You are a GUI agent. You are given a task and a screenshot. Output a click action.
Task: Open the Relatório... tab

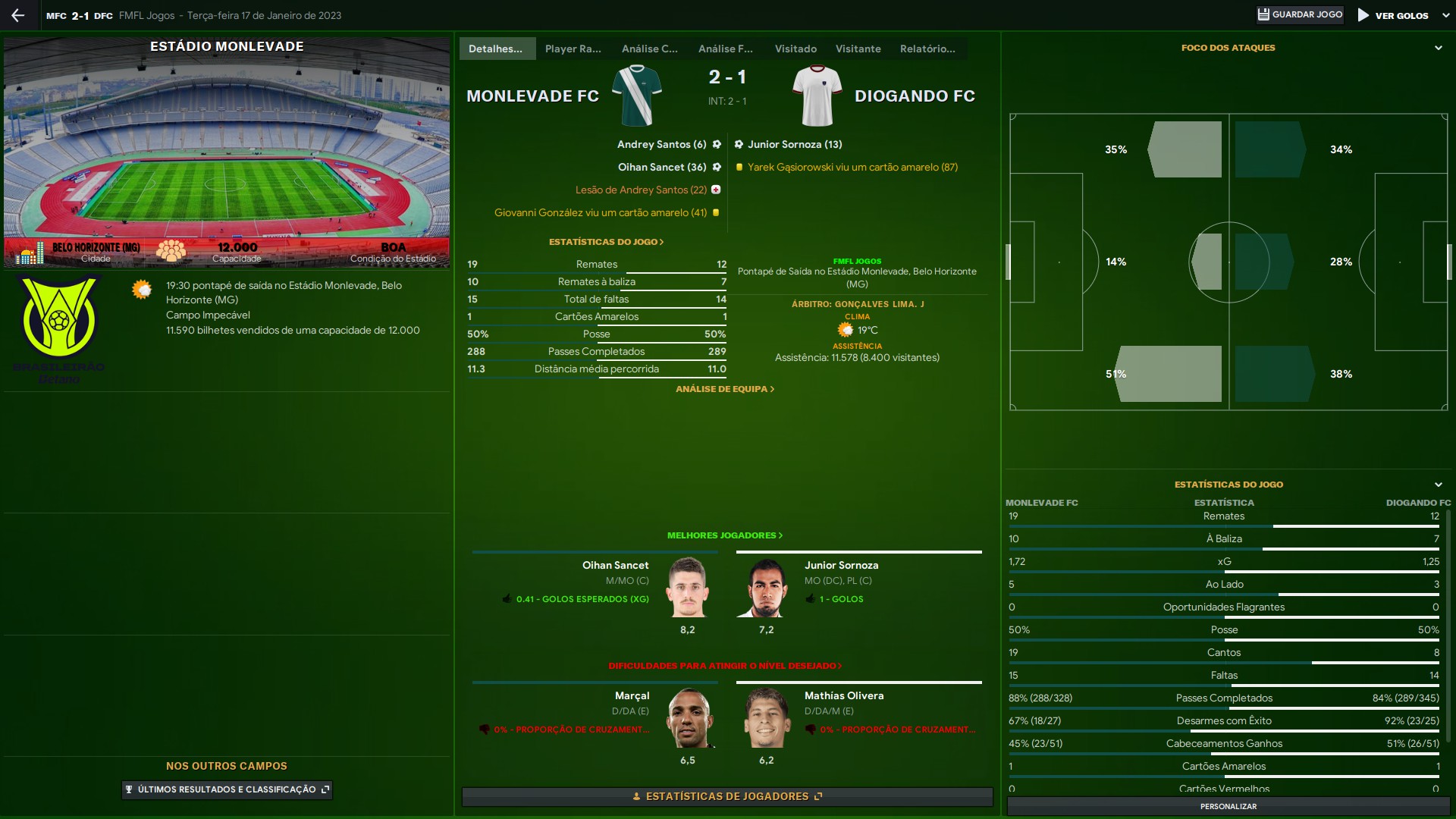coord(927,49)
